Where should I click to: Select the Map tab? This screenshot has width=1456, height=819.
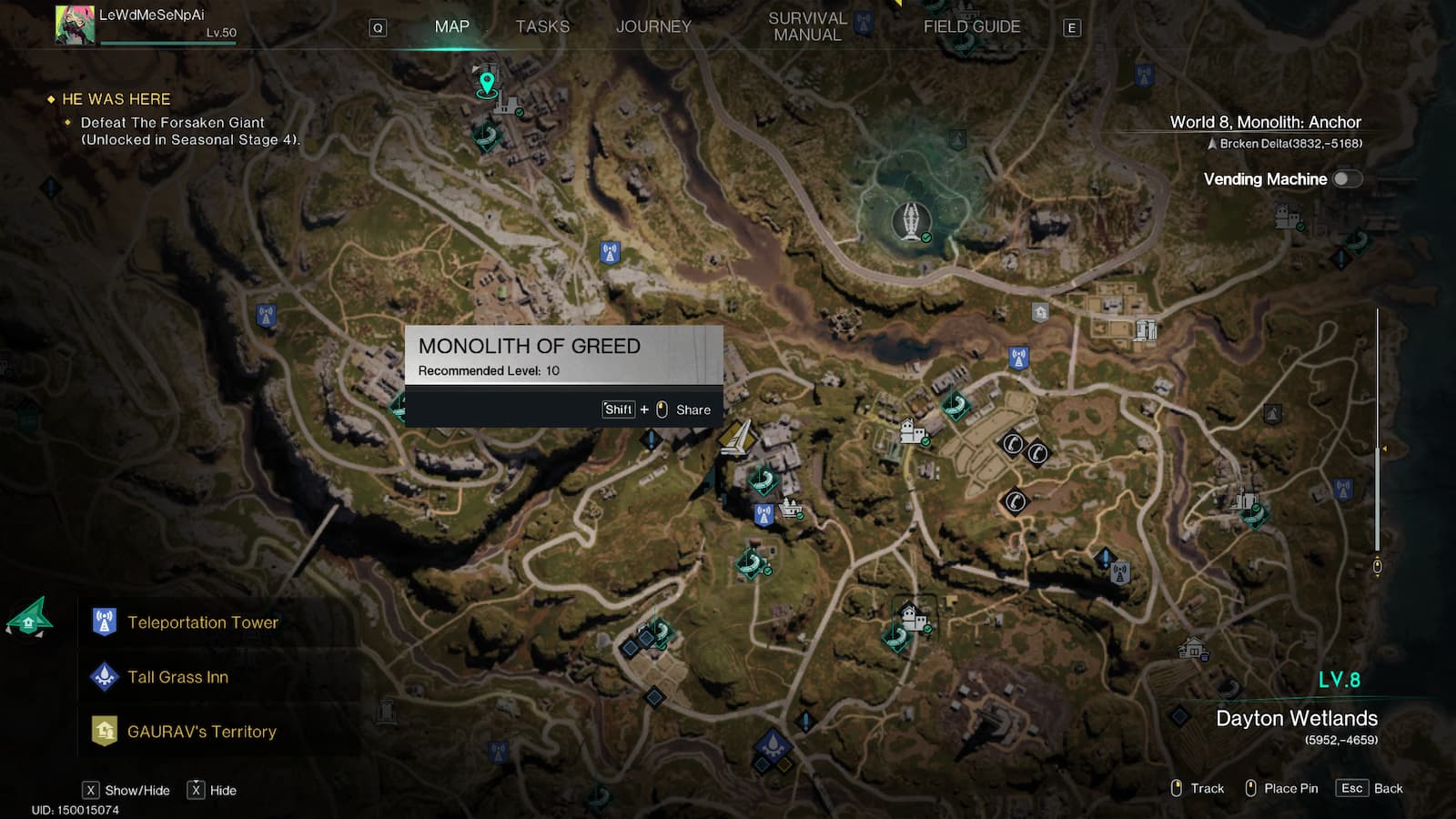pos(452,26)
